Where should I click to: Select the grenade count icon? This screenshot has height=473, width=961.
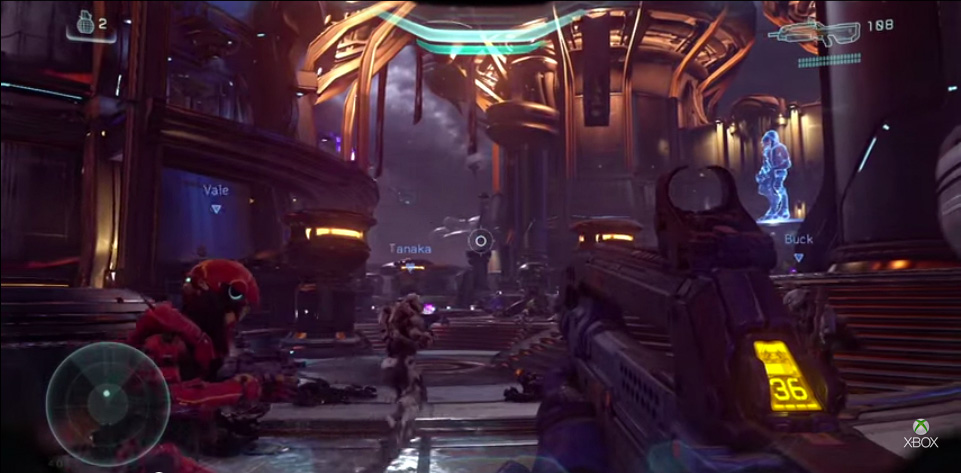point(84,21)
